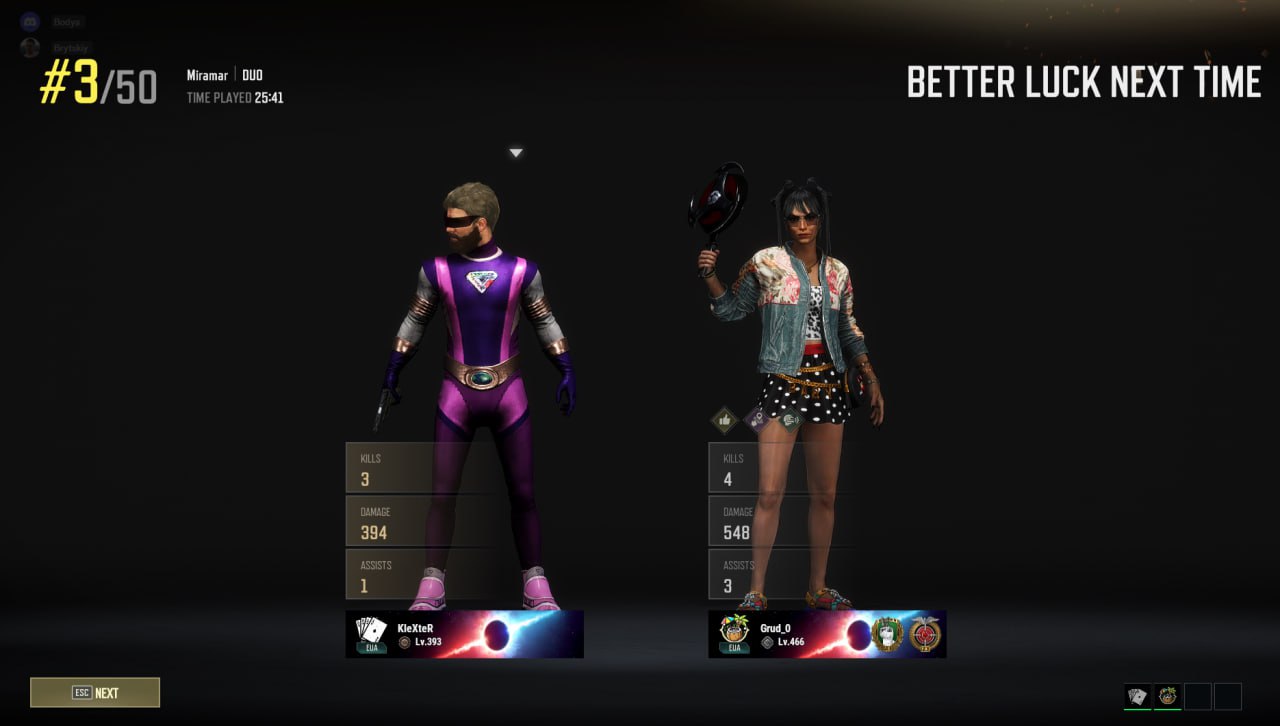Click the Miramar map label

[x=207, y=74]
